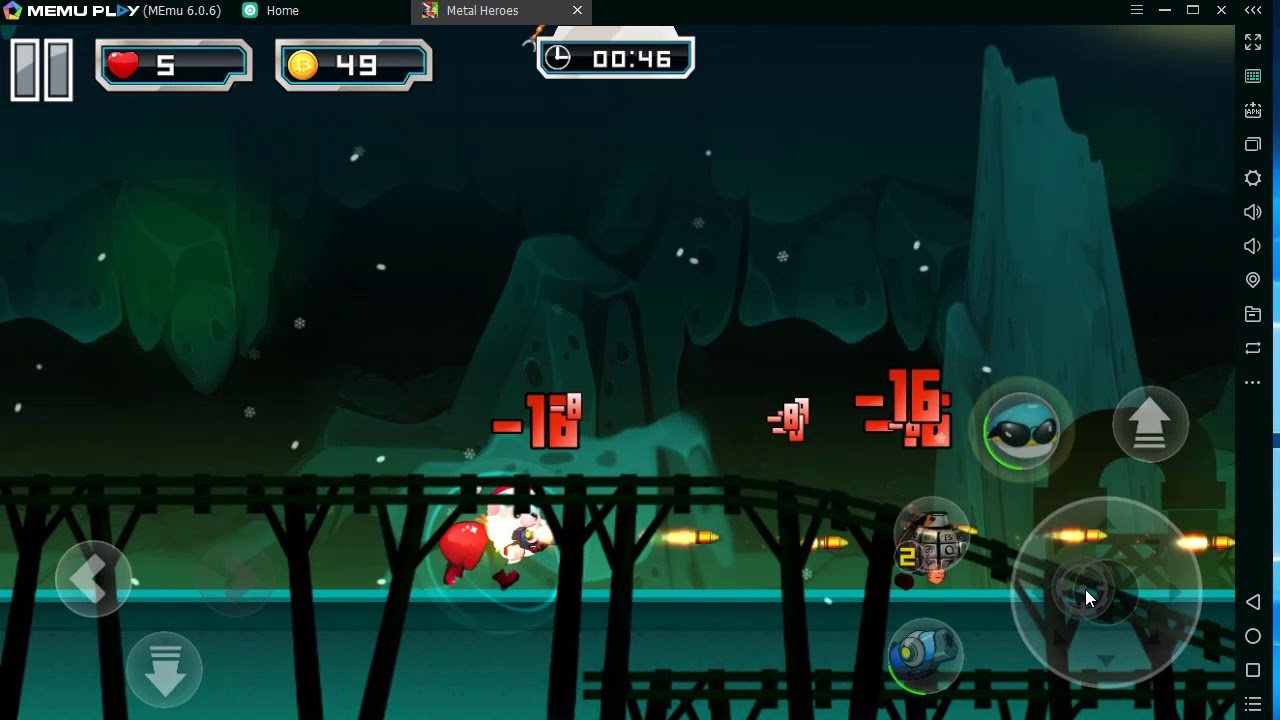
Task: Activate the sunglasses helmet skill icon
Action: click(1021, 430)
